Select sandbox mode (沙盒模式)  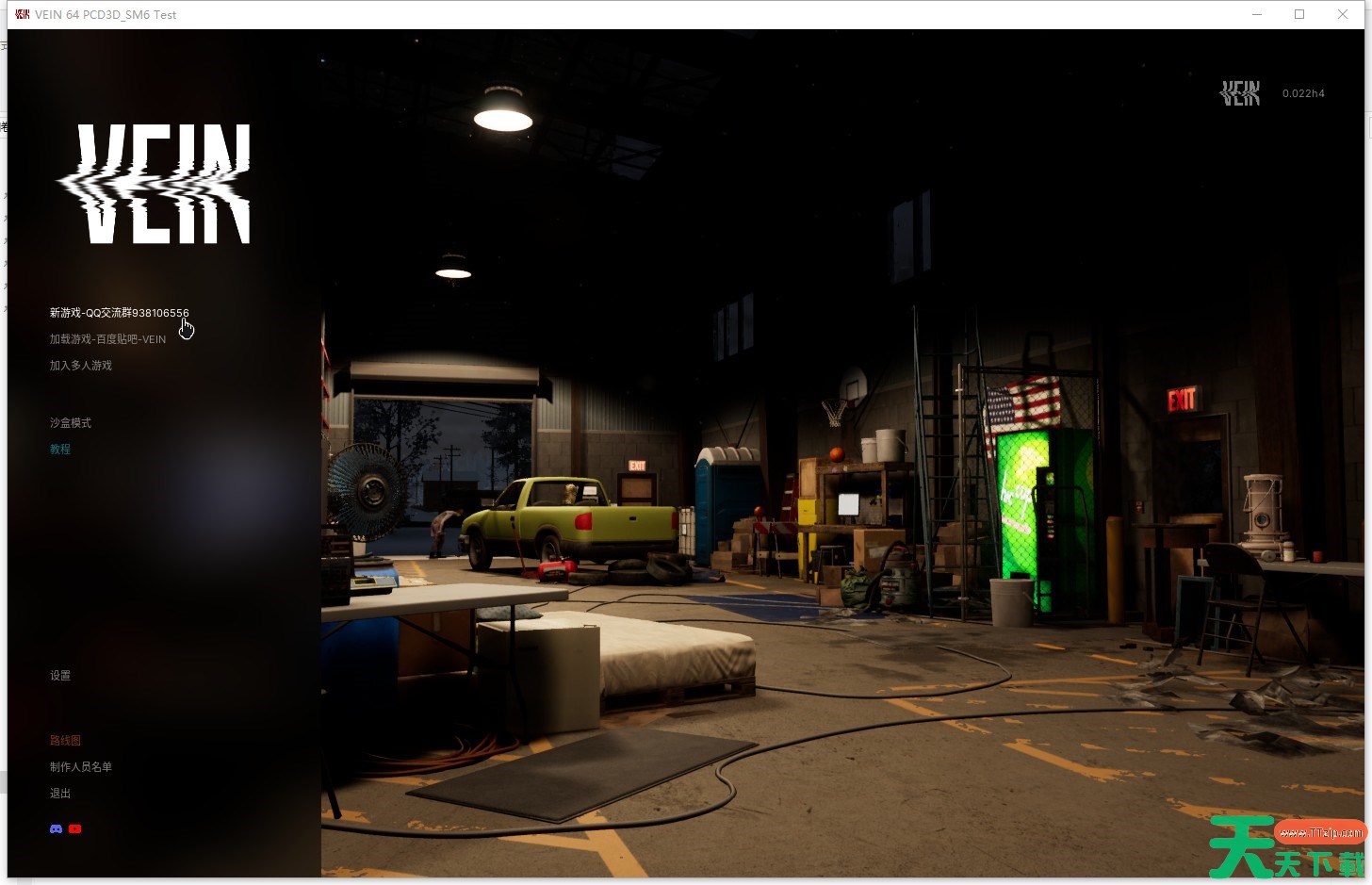[71, 423]
